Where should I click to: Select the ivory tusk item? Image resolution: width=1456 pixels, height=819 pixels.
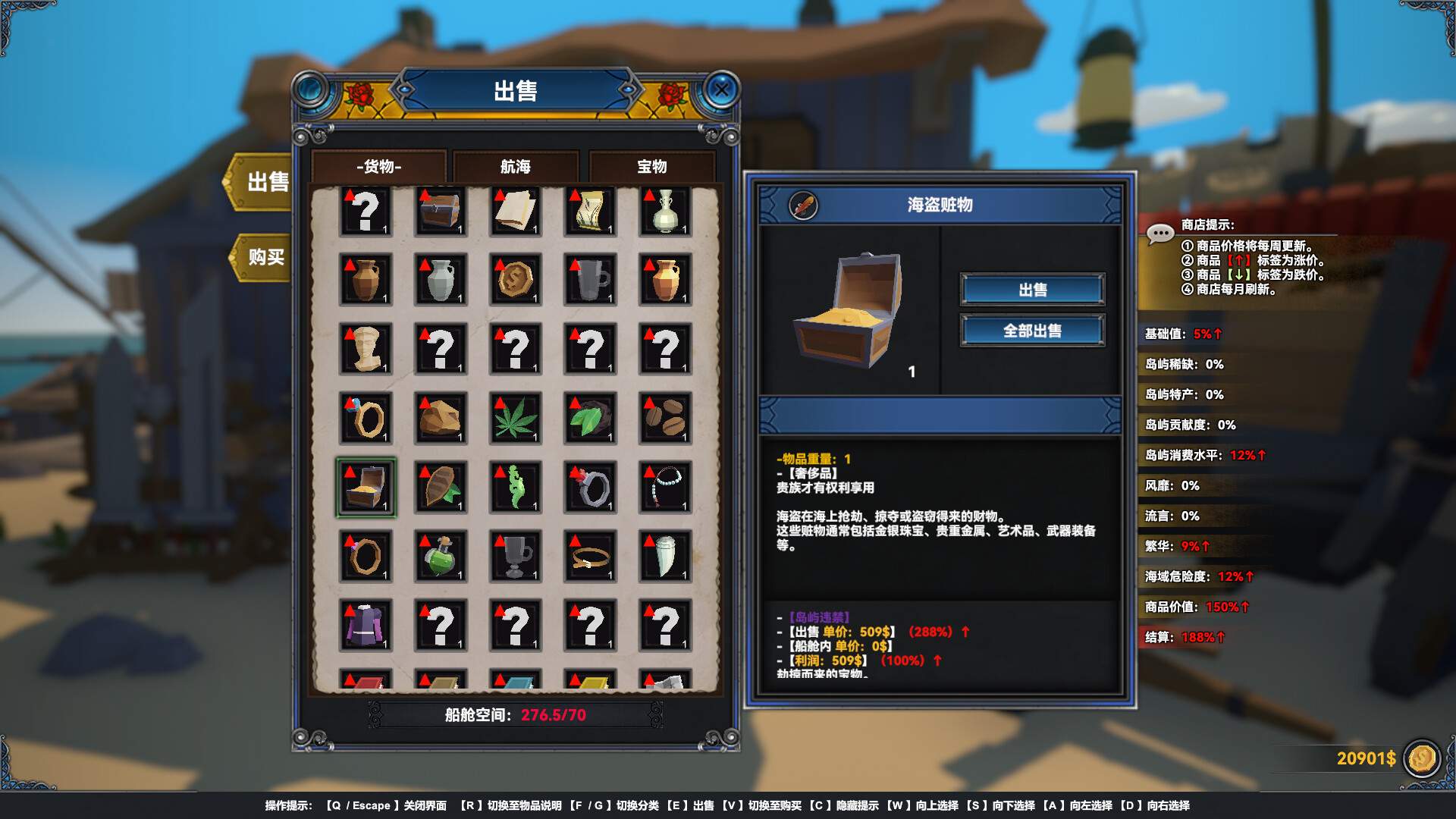pyautogui.click(x=665, y=554)
